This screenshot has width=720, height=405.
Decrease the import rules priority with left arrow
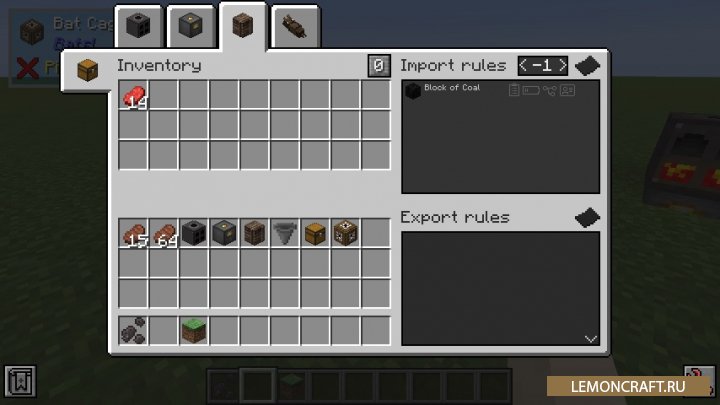coord(526,66)
